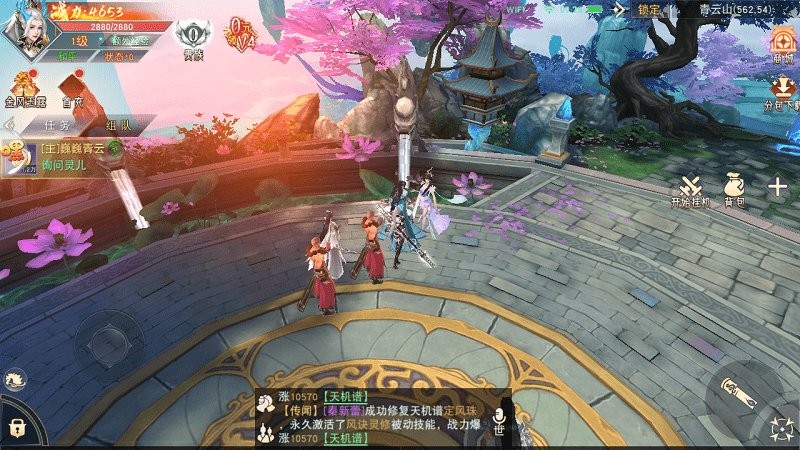Viewport: 800px width, 450px height.
Task: Start auto-battle with 开始挂机
Action: pyautogui.click(x=690, y=189)
